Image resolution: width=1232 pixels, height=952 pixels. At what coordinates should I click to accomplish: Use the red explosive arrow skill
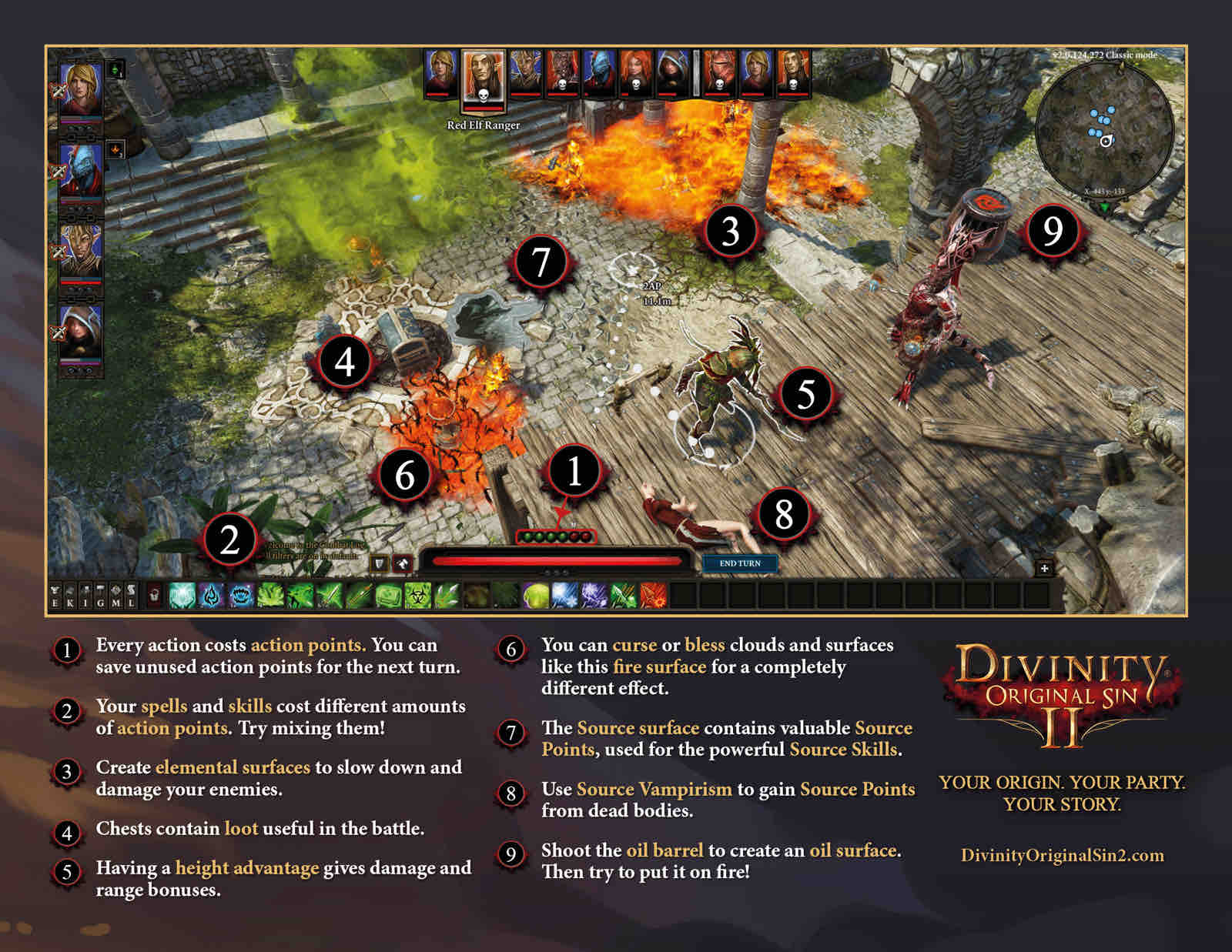tap(653, 596)
